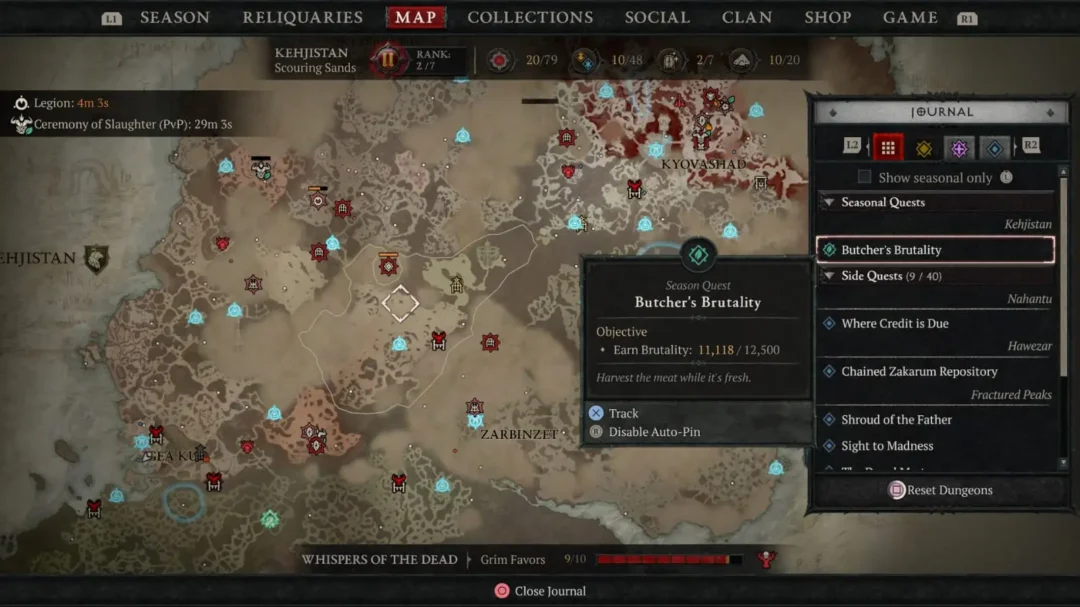Image resolution: width=1080 pixels, height=607 pixels.
Task: Choose the Where Credit is Due quest
Action: pyautogui.click(x=895, y=323)
